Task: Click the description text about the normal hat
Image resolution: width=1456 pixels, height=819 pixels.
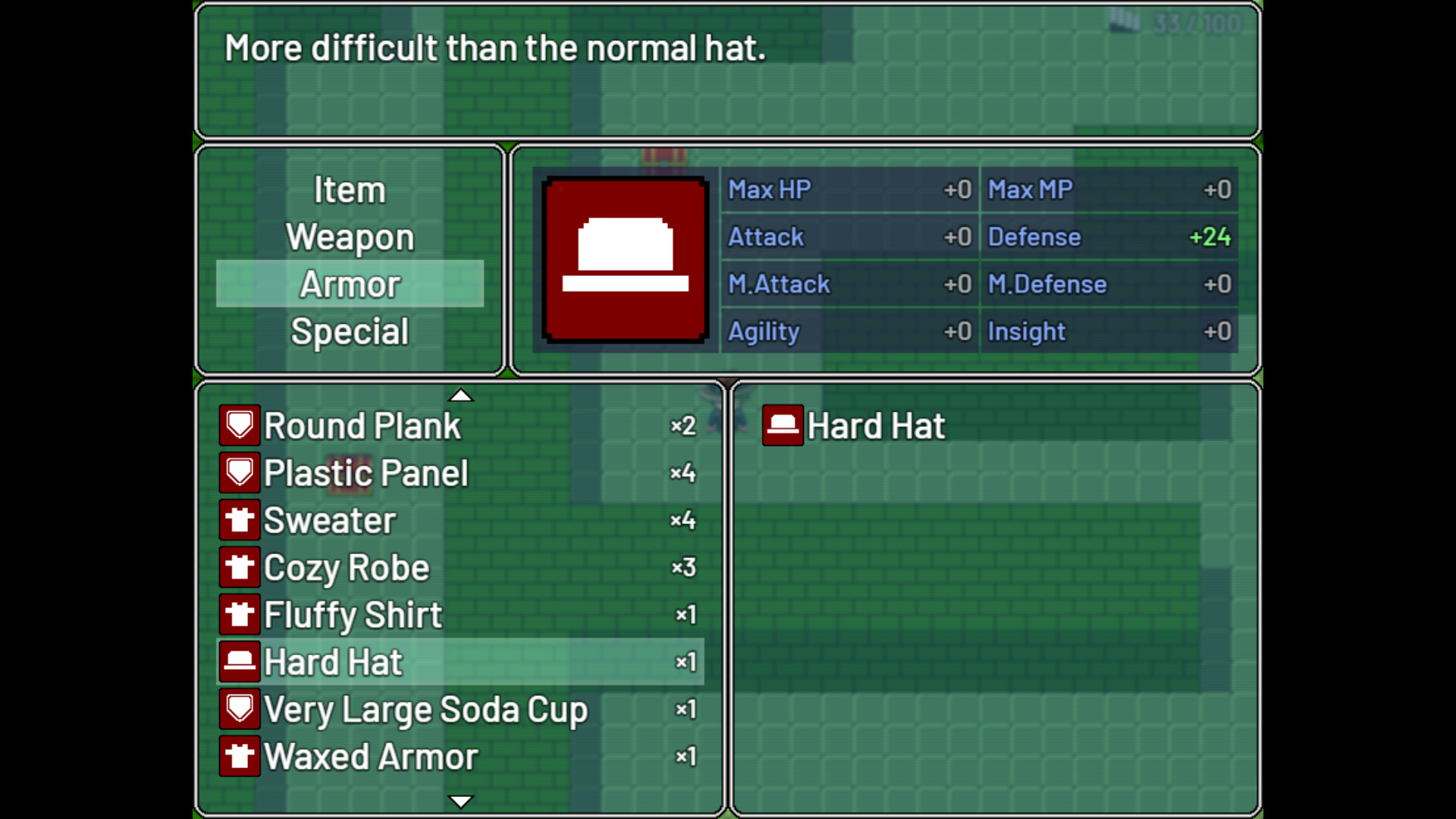Action: [494, 48]
